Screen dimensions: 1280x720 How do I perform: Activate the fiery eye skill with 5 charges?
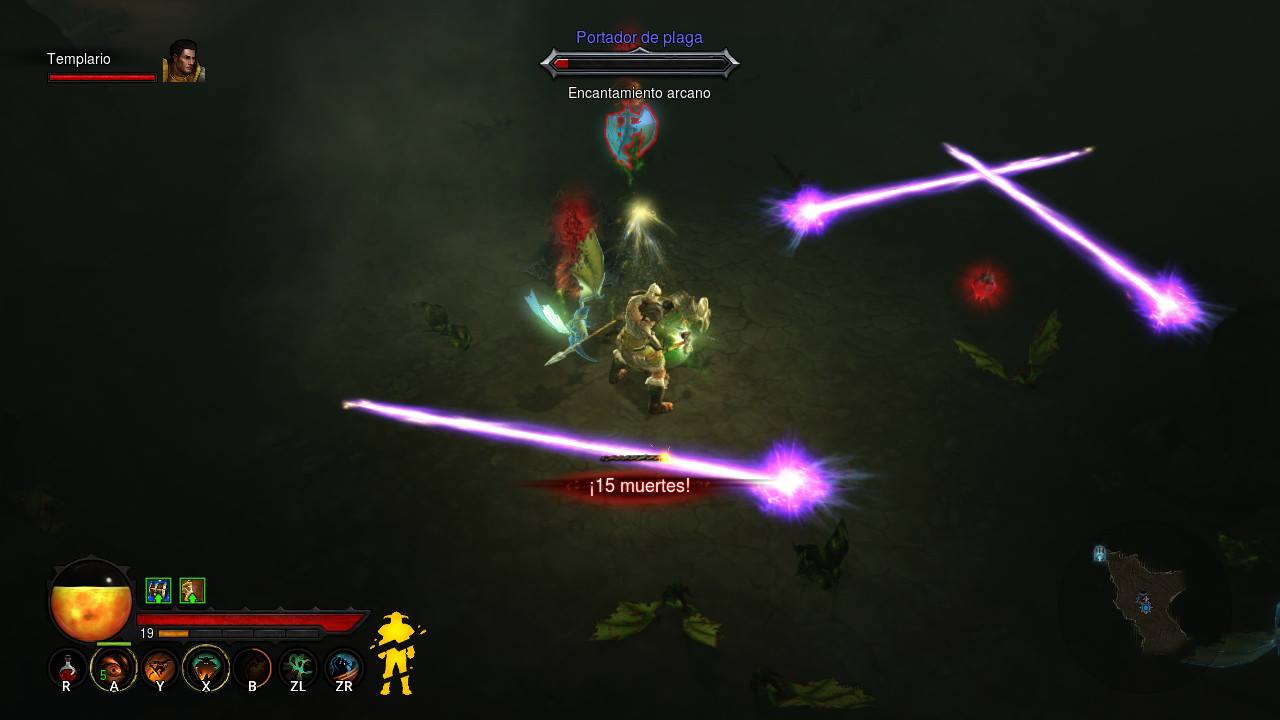(x=113, y=667)
